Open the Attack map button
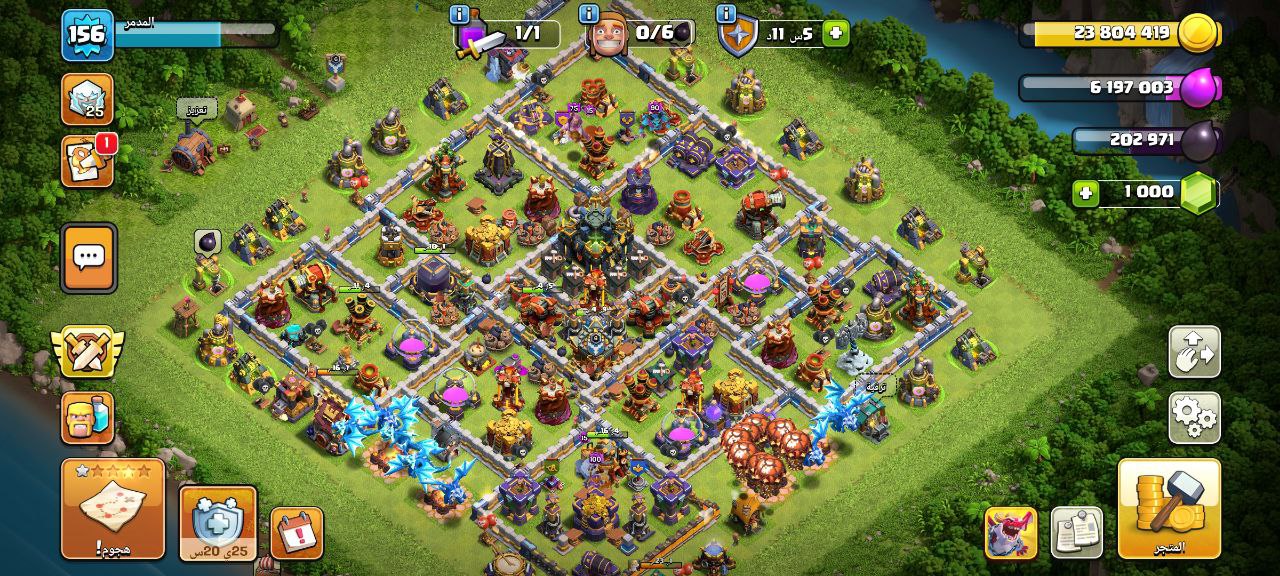 pos(112,508)
